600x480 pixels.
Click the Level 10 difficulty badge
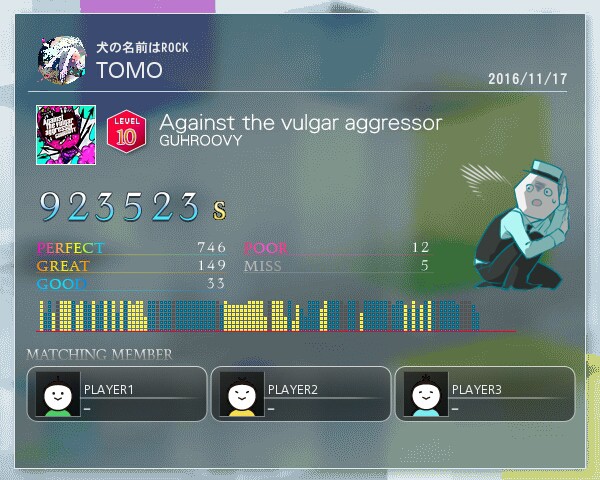tap(127, 131)
